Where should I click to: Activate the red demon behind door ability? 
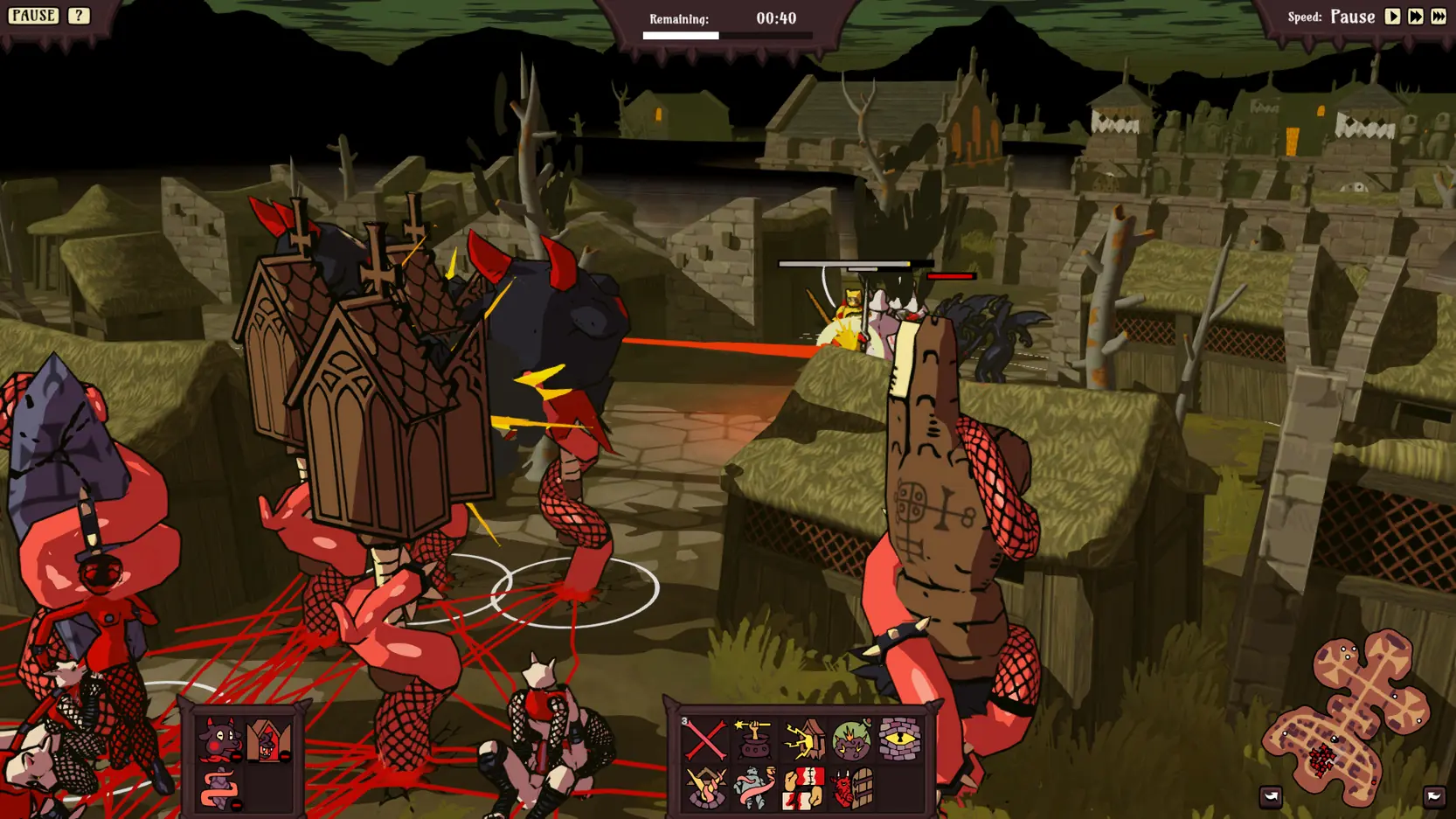point(851,788)
